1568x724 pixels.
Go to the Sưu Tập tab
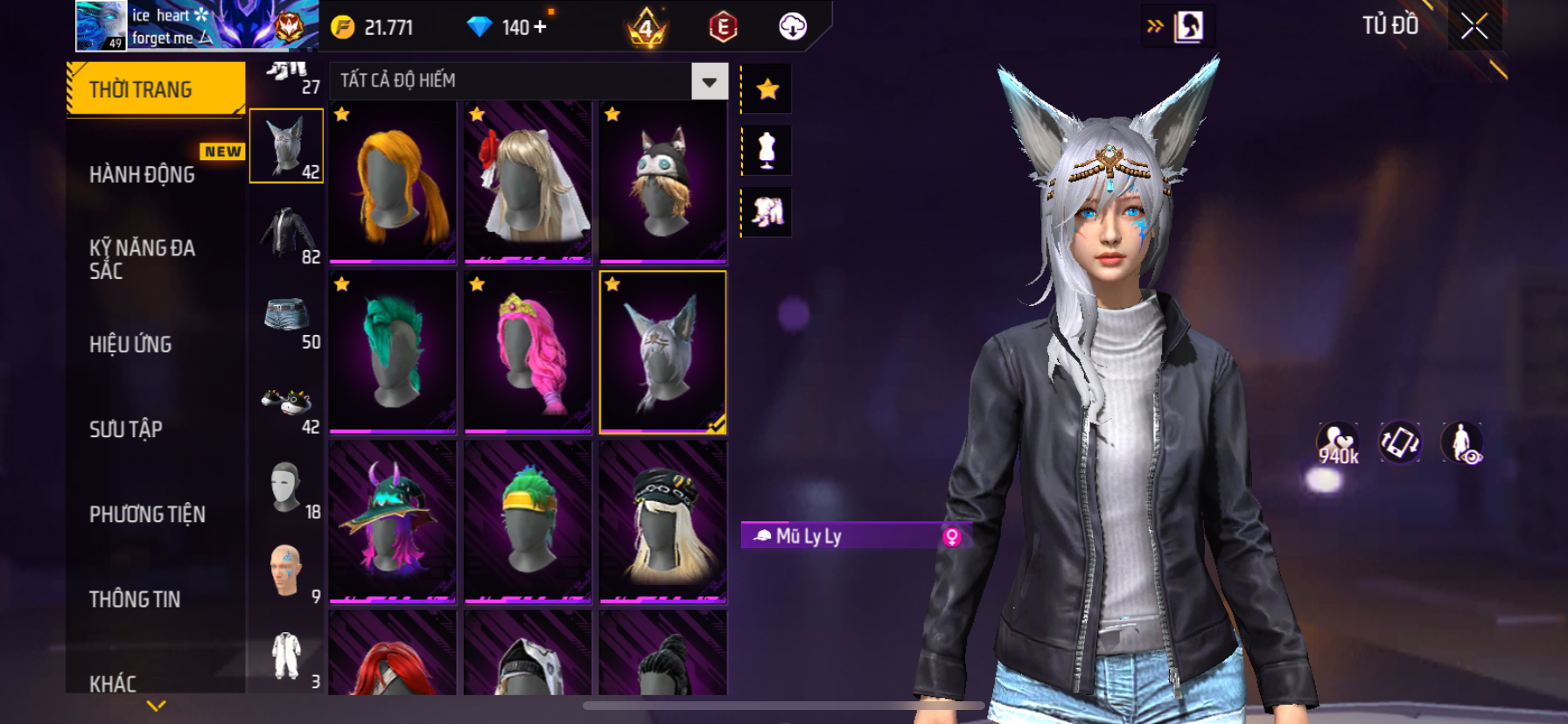pyautogui.click(x=126, y=429)
